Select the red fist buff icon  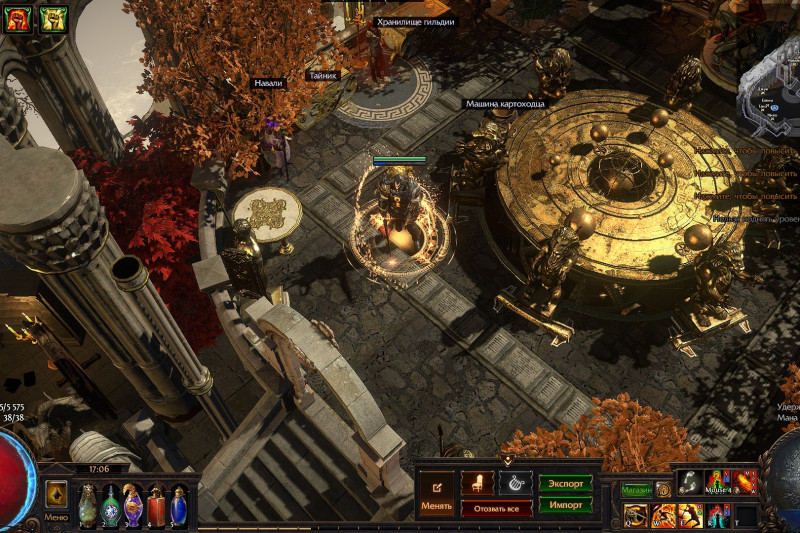pyautogui.click(x=17, y=18)
